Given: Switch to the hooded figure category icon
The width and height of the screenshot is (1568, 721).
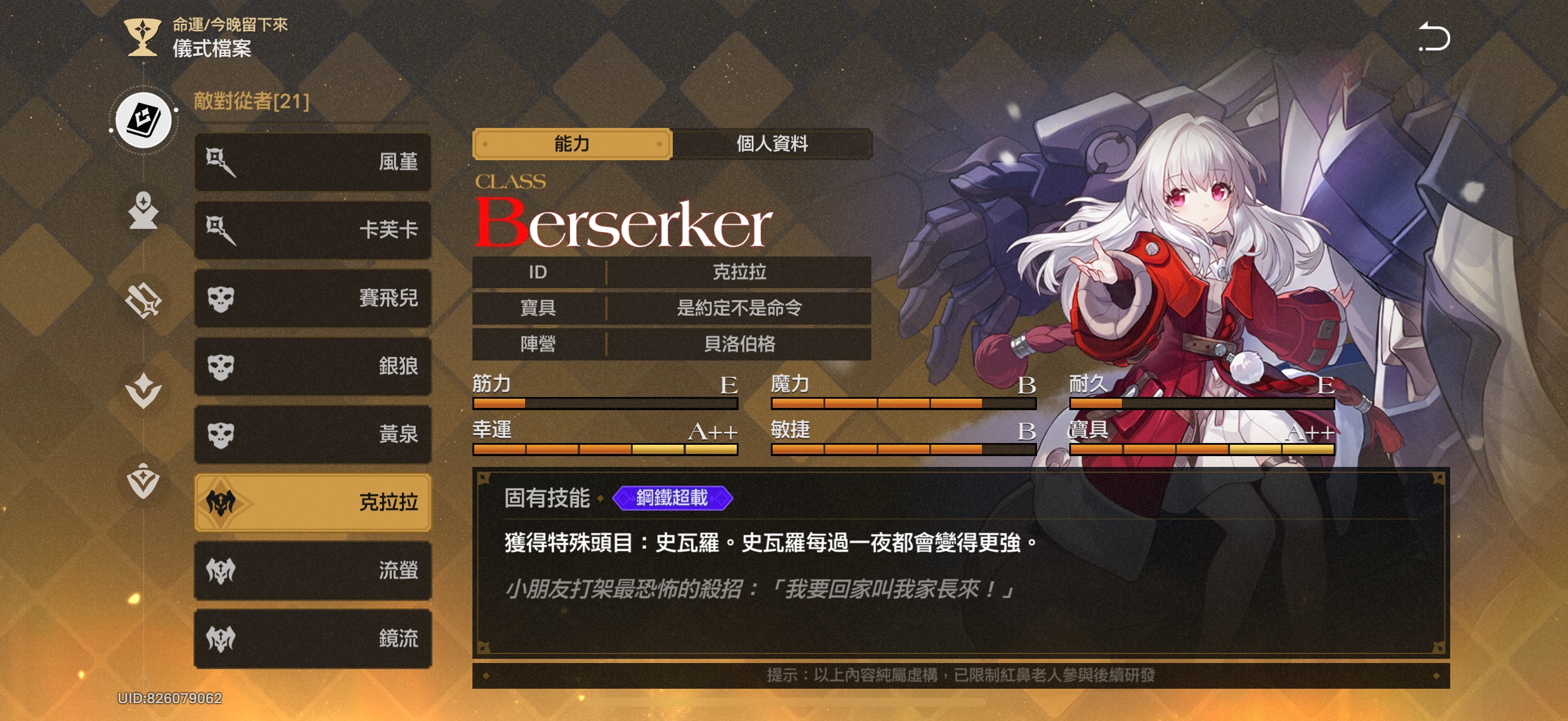Looking at the screenshot, I should click(144, 210).
